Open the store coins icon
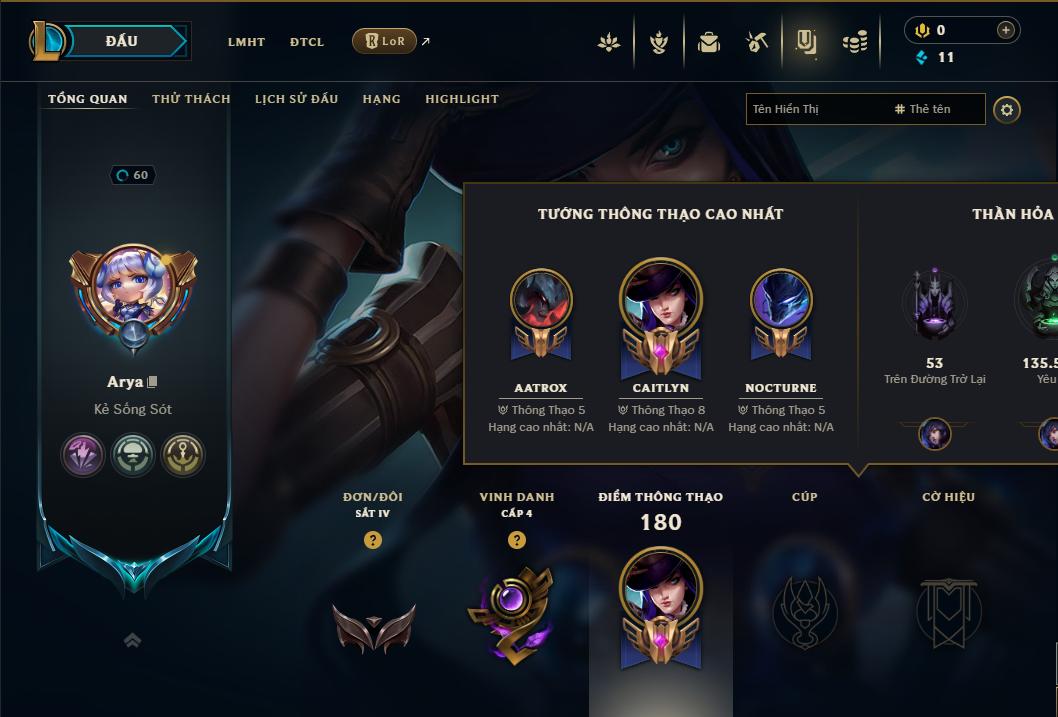 click(854, 42)
